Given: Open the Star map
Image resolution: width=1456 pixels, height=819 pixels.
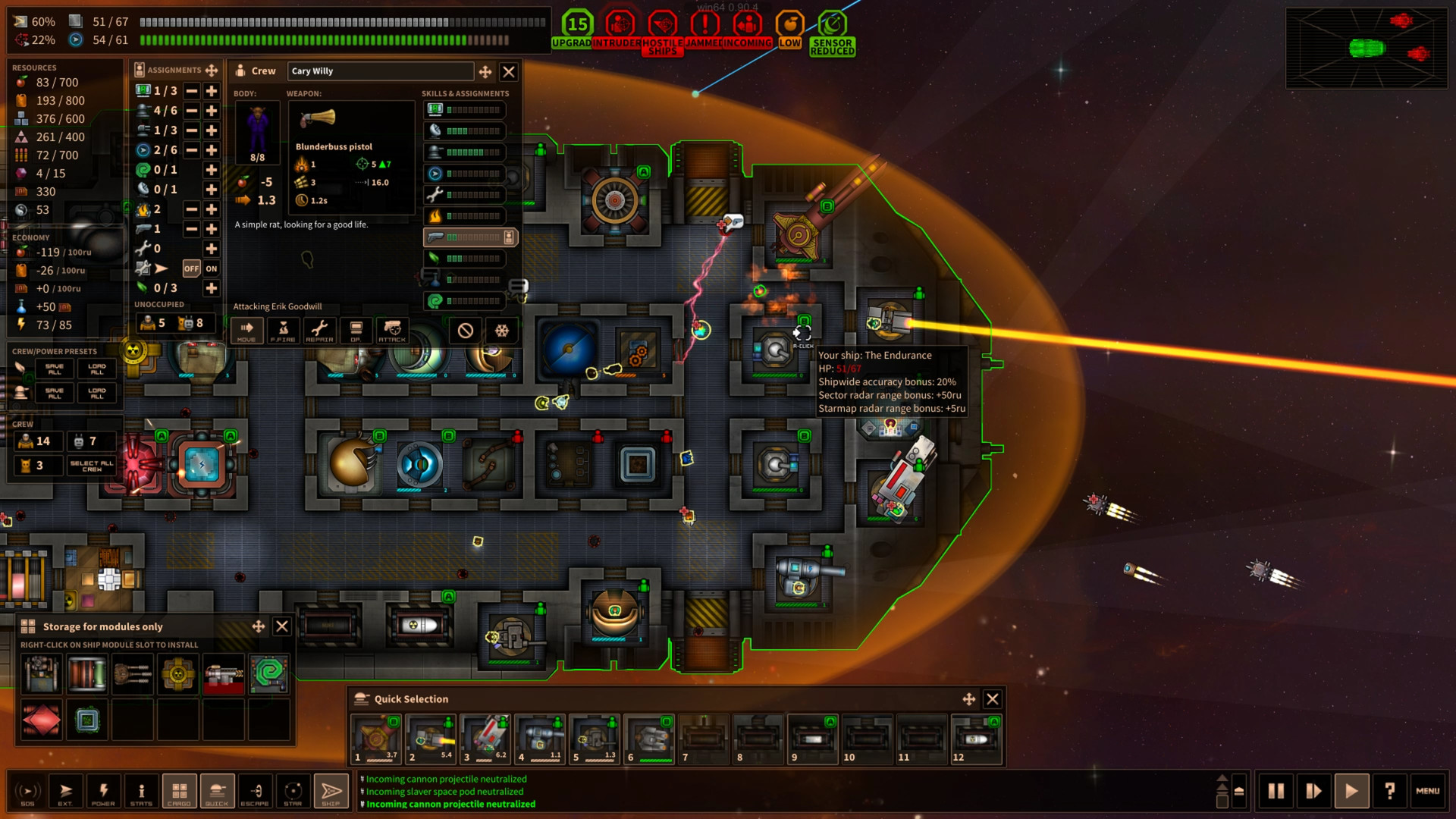Looking at the screenshot, I should pos(293,791).
